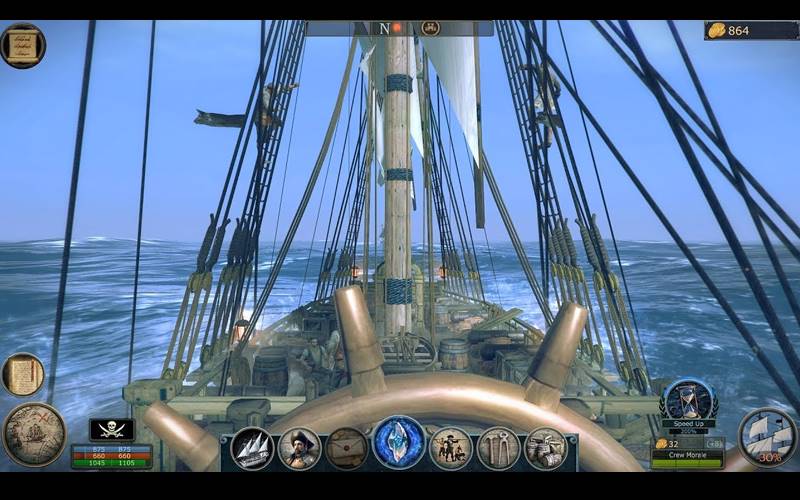800x500 pixels.
Task: Click the ship sails icon showing 30%
Action: click(x=768, y=436)
